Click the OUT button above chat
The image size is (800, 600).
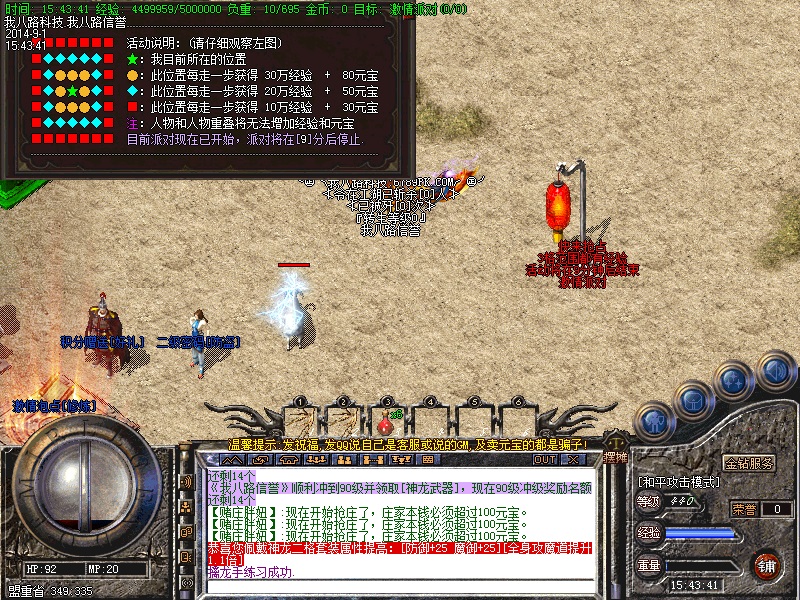coord(544,460)
